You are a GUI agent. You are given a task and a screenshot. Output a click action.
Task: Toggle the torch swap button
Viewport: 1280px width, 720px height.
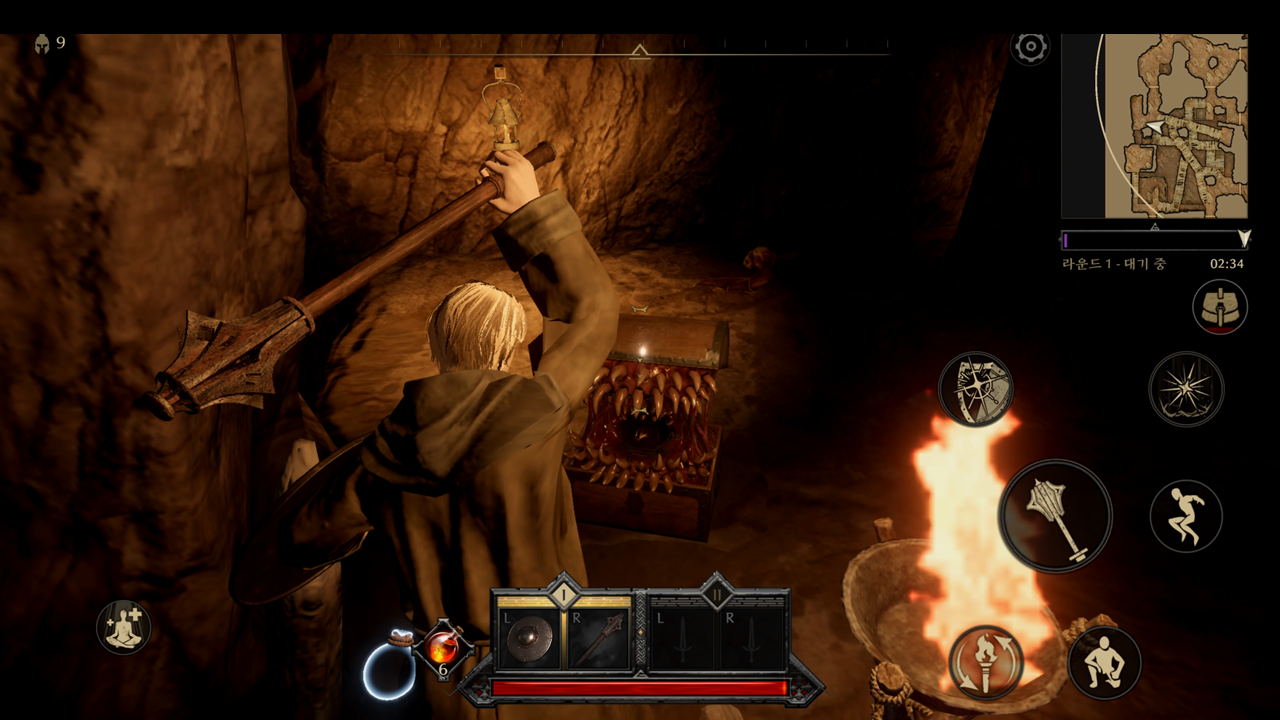tap(986, 662)
